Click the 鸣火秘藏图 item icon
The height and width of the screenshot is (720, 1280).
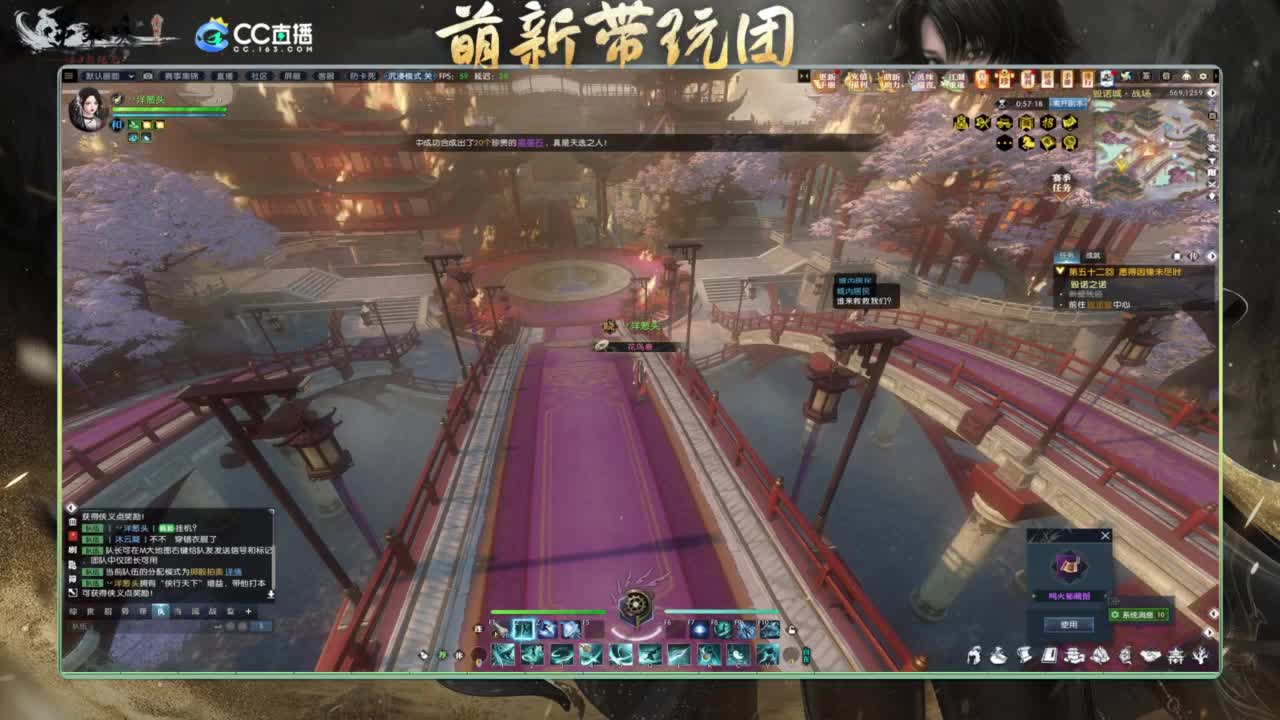tap(1068, 567)
